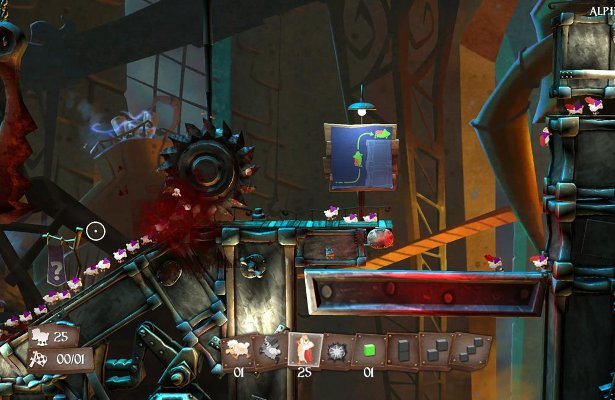Pick the spiky explosion ability icon

pyautogui.click(x=337, y=350)
